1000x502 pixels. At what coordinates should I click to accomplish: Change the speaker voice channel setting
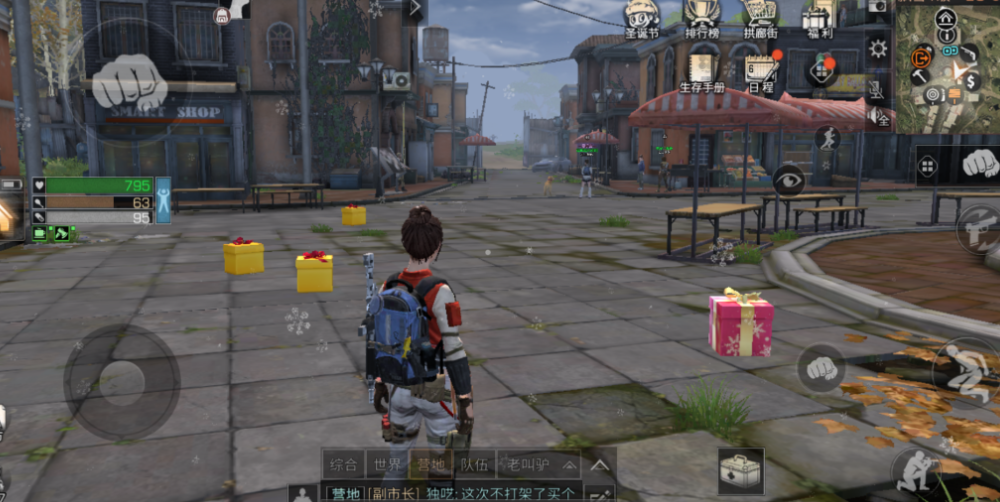879,117
